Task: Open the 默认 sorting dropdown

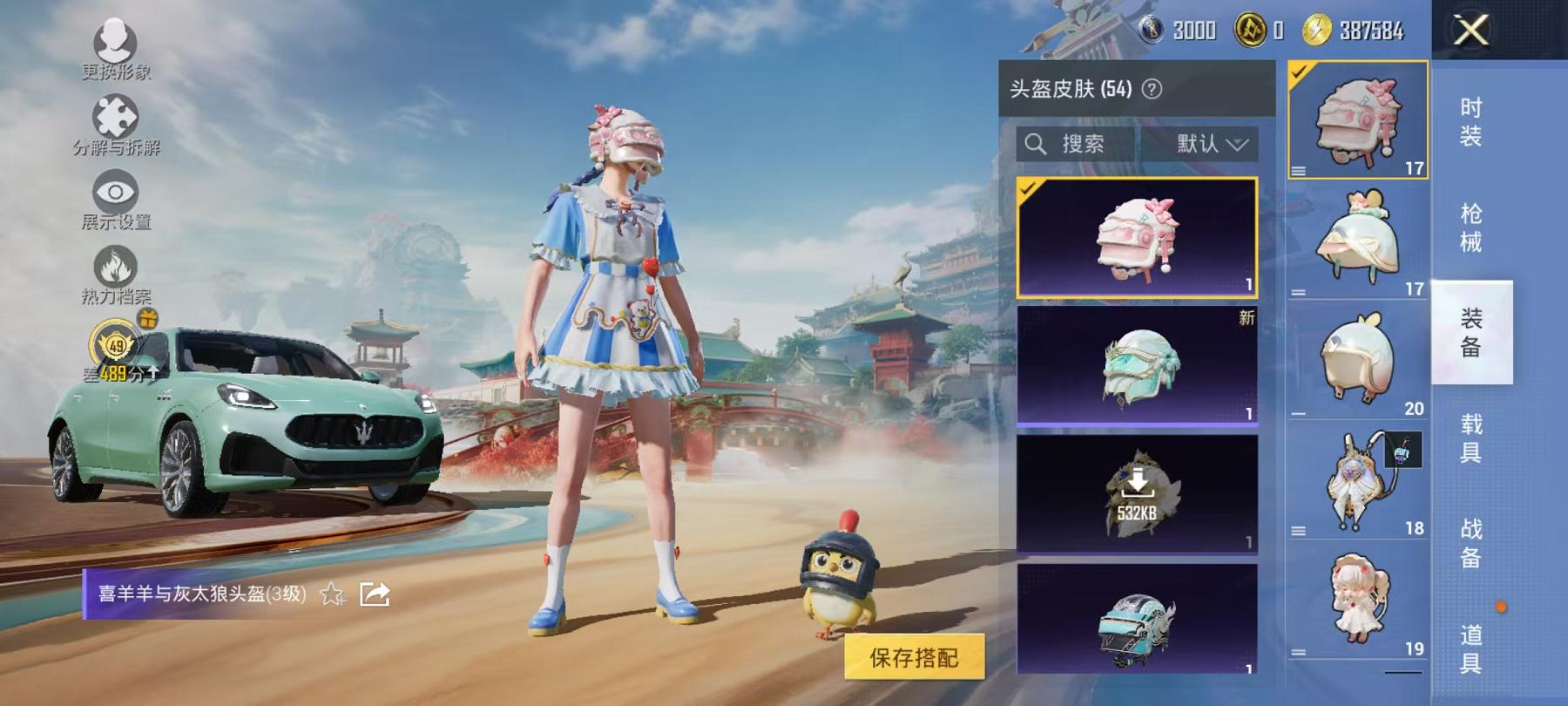Action: pyautogui.click(x=1211, y=144)
